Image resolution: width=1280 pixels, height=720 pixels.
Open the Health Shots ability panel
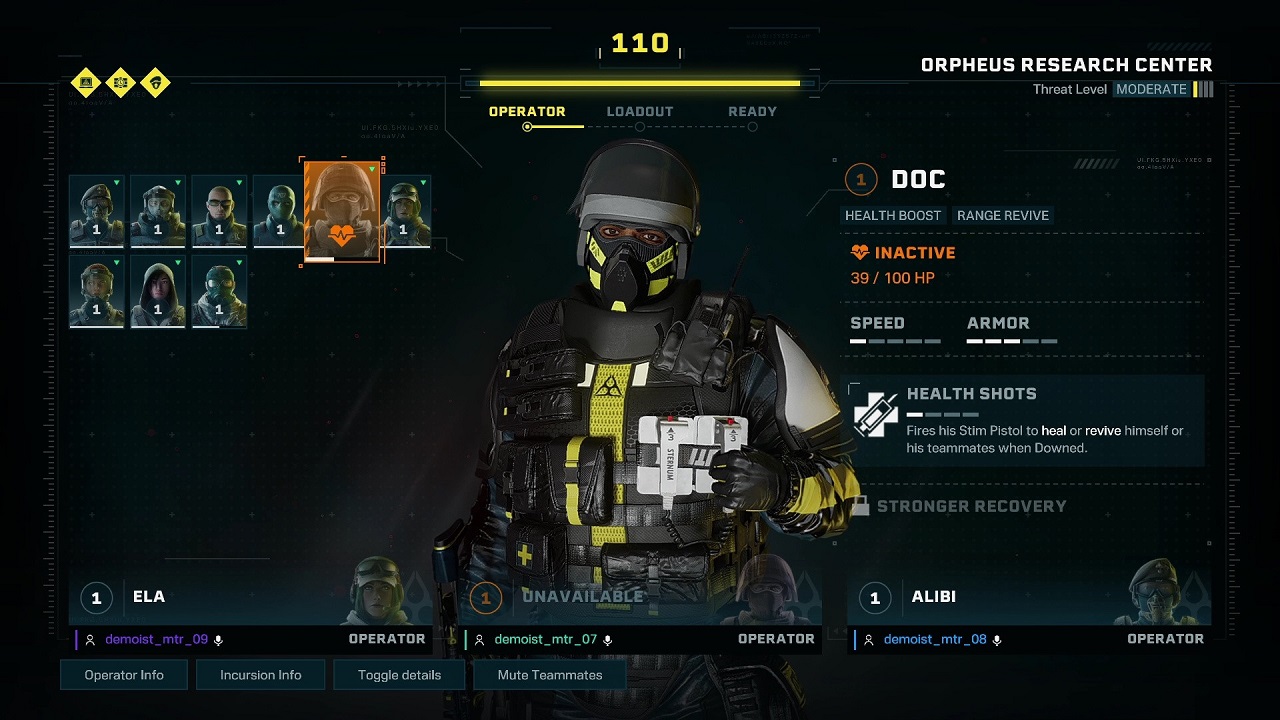coord(1025,420)
